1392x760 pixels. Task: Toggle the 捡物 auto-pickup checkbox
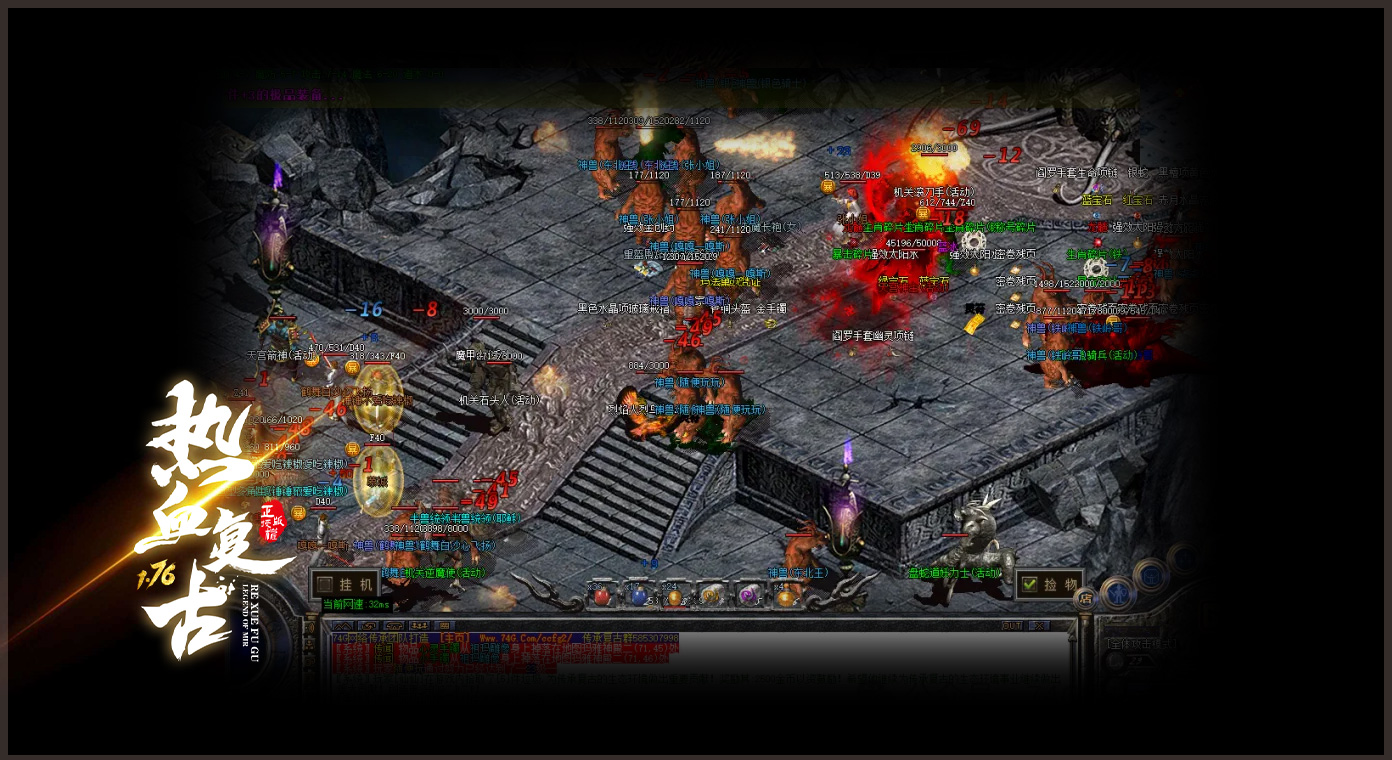[1030, 584]
